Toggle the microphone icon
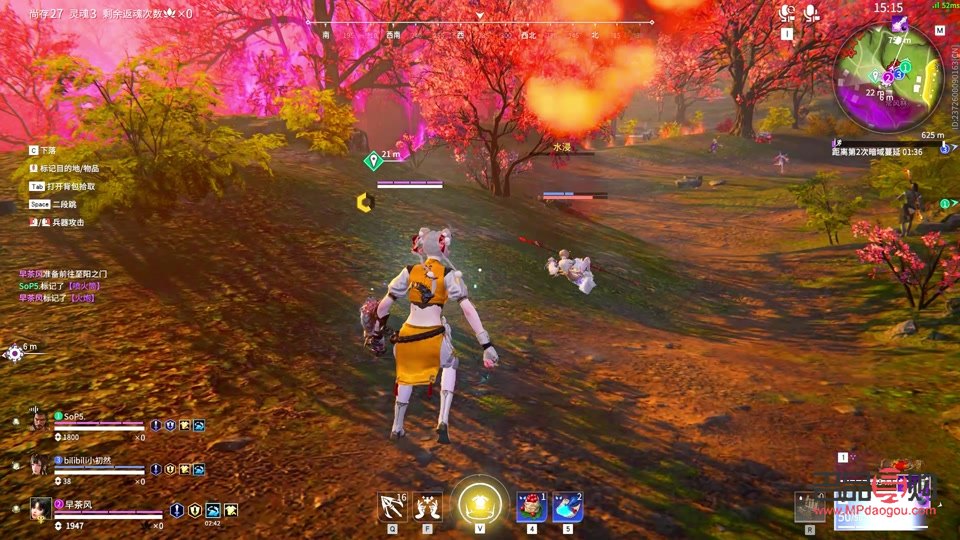 [811, 12]
